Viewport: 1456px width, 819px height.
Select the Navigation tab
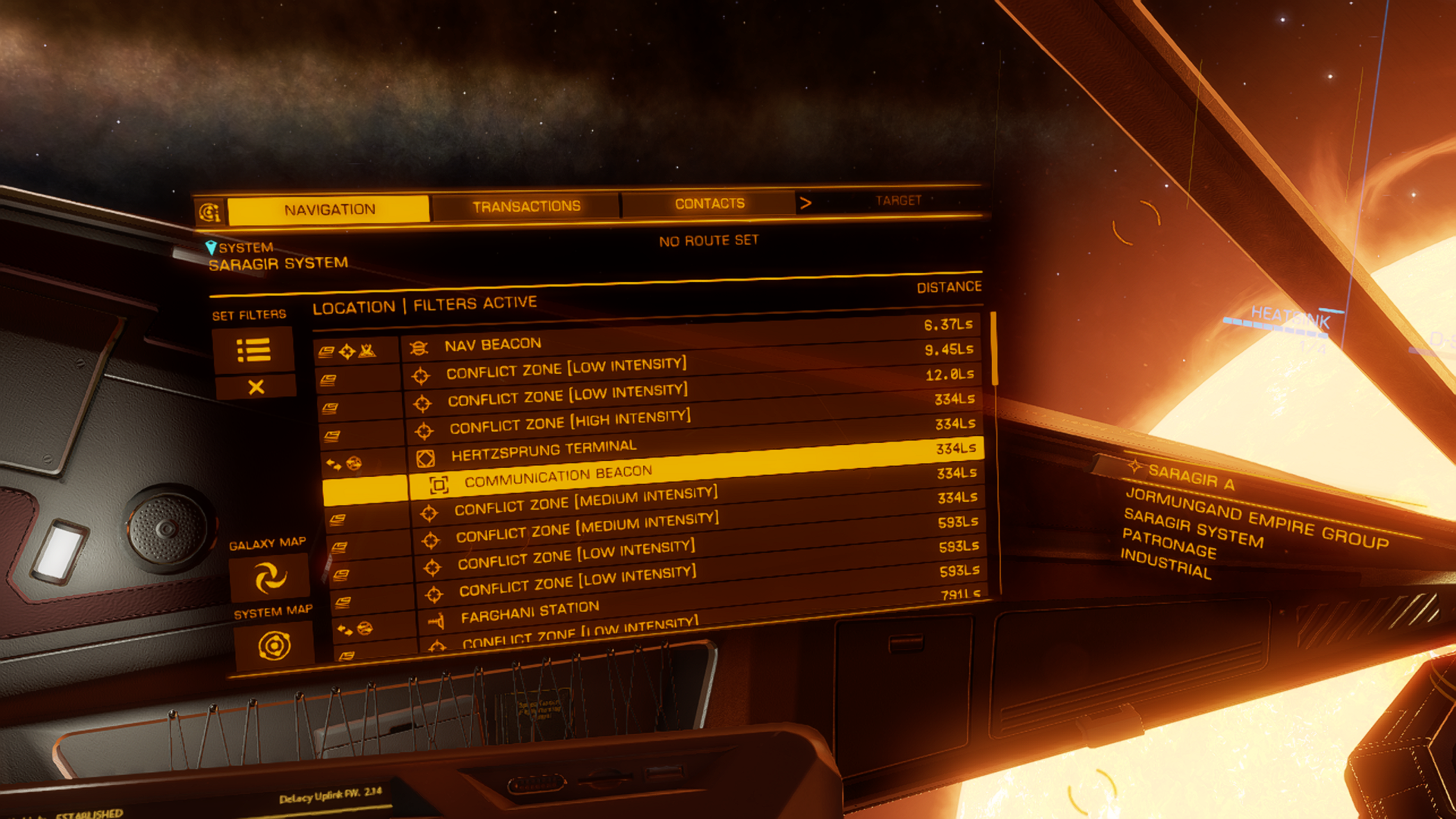329,209
